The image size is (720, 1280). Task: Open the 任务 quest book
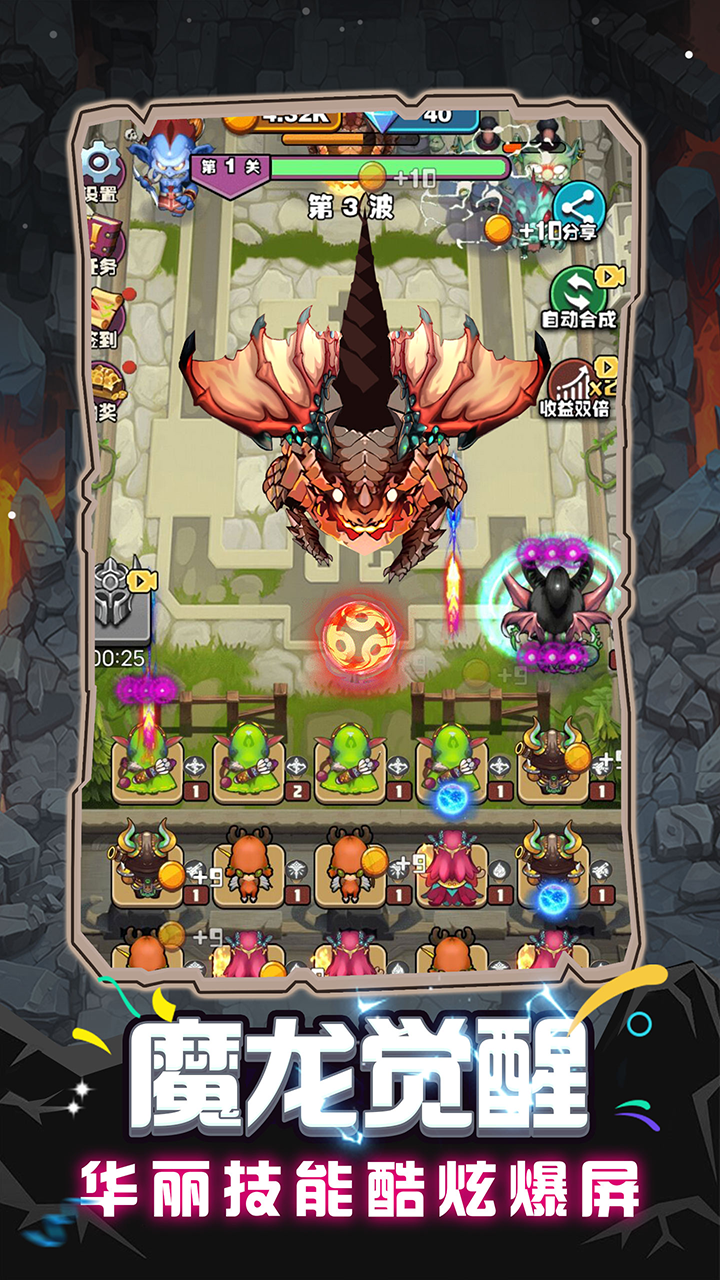click(x=104, y=242)
